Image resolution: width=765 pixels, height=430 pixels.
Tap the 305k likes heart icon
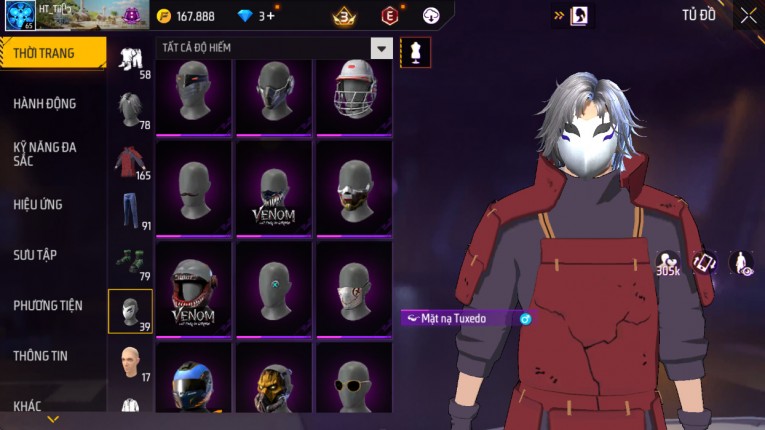pyautogui.click(x=667, y=263)
